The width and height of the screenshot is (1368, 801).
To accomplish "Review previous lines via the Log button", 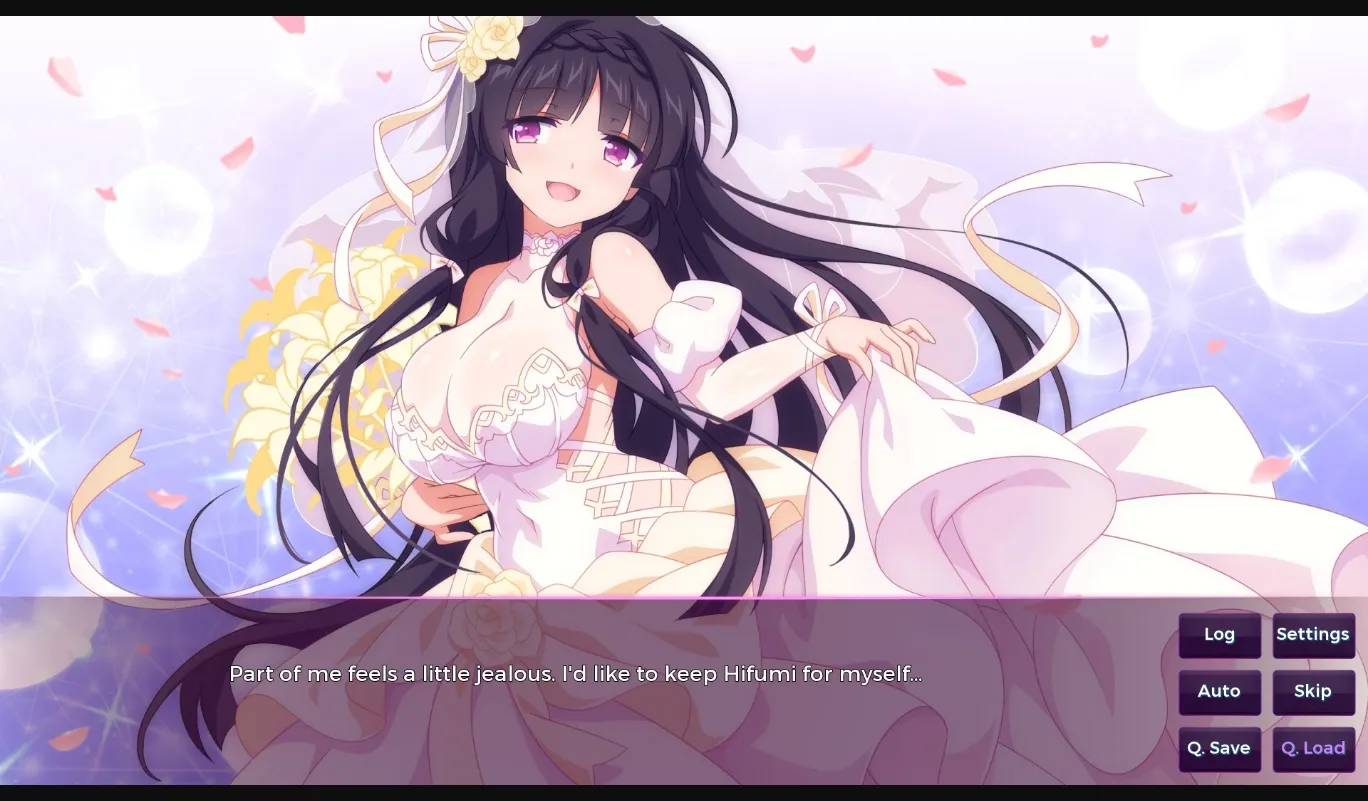I will [x=1219, y=635].
